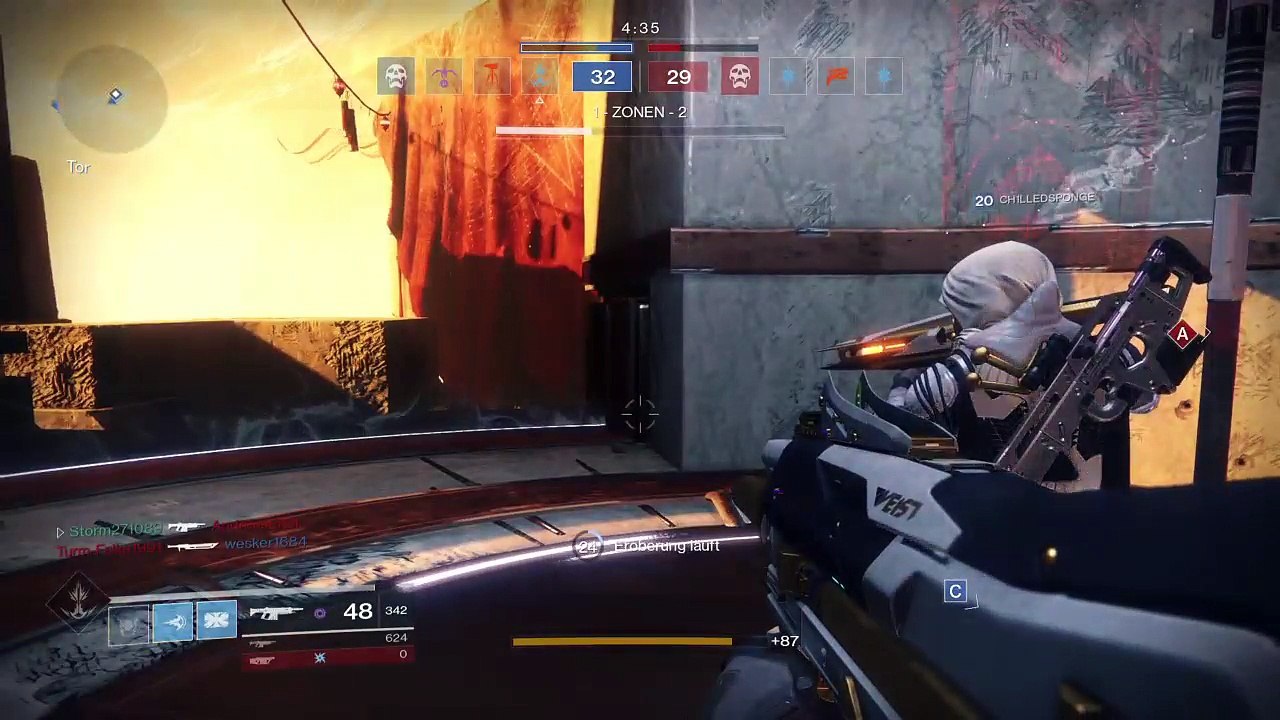This screenshot has width=1280, height=720.
Task: Select the wesker1884 kill feed entry
Action: pos(265,543)
